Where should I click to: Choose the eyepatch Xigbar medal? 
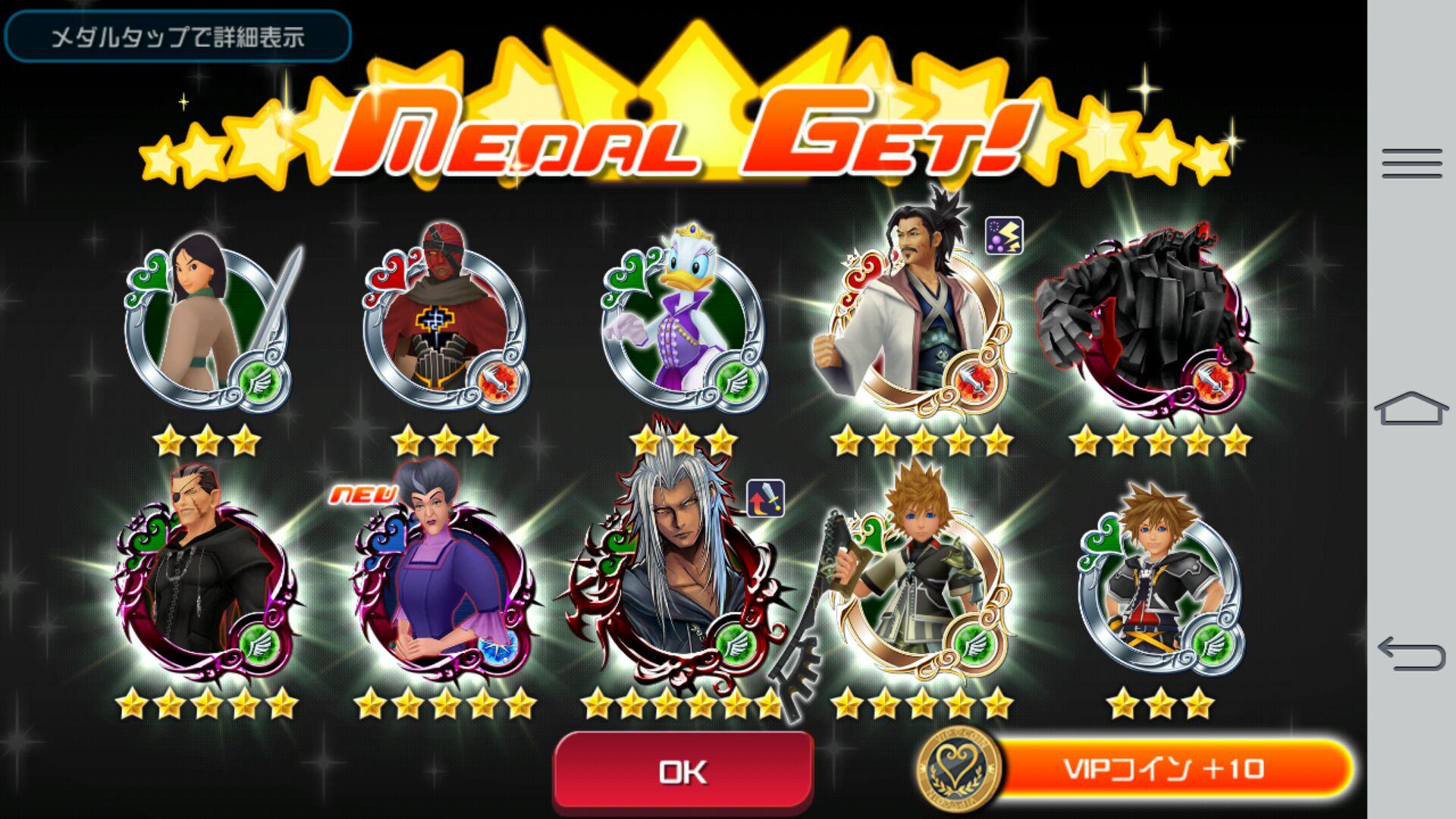203,580
